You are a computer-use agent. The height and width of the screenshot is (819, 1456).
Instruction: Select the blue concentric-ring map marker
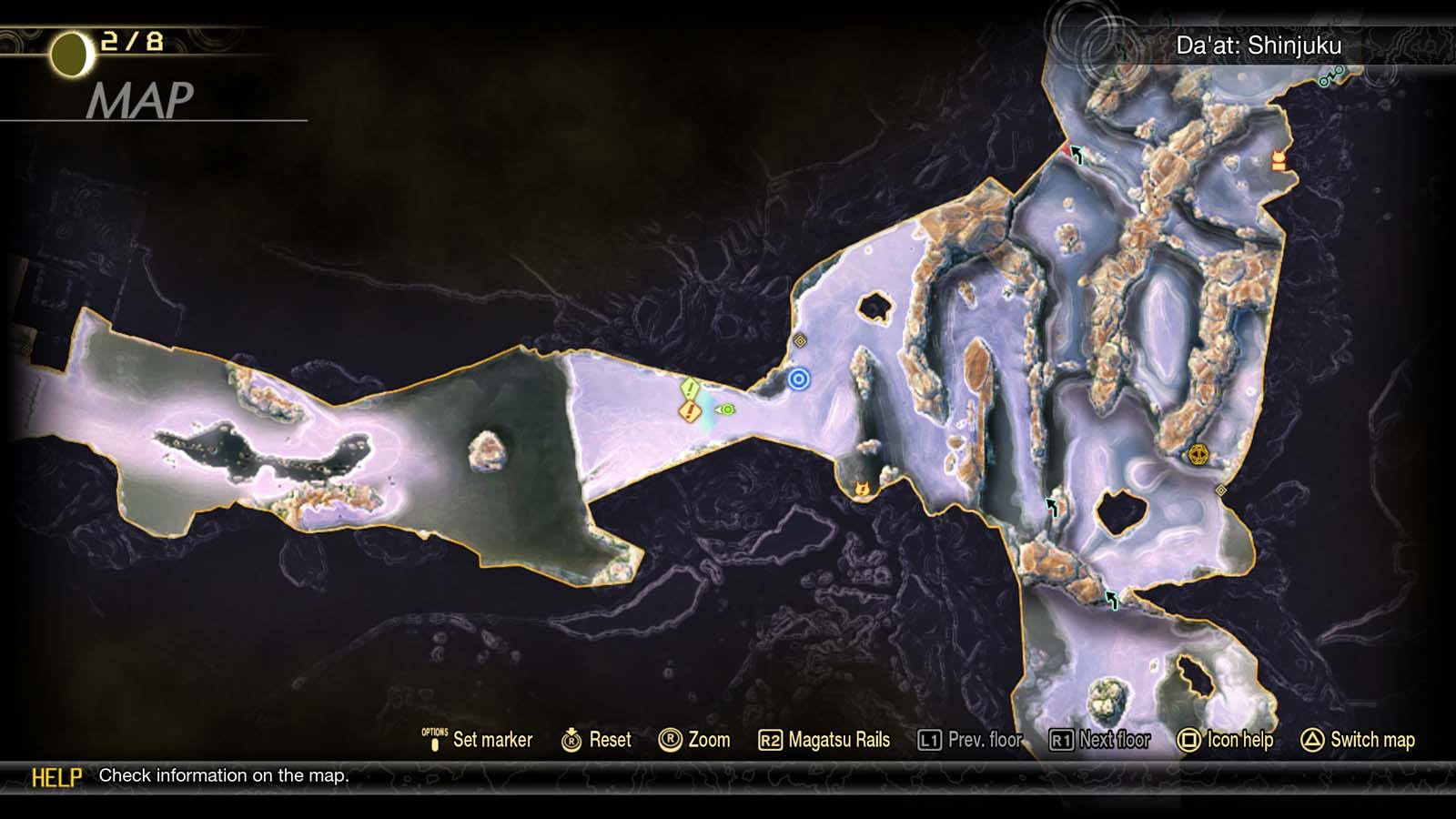[x=798, y=379]
